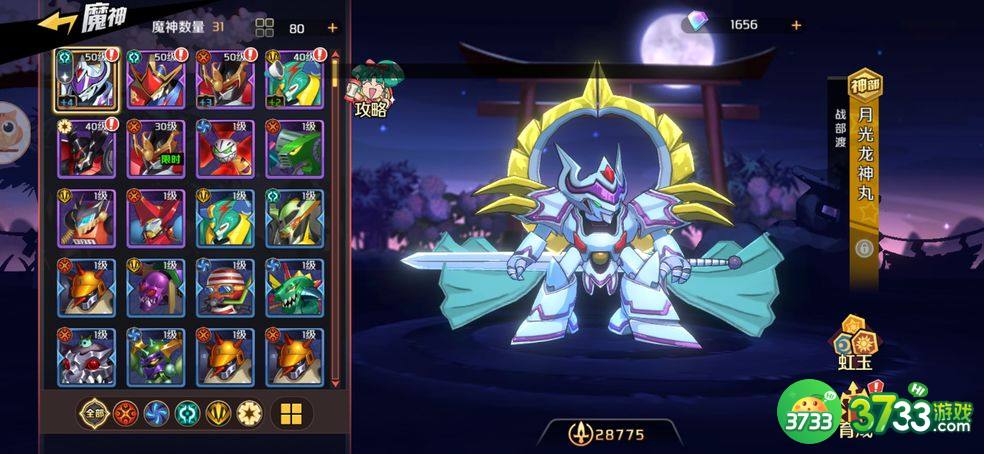
Task: Select the level 50 white knight mecha
Action: click(86, 80)
